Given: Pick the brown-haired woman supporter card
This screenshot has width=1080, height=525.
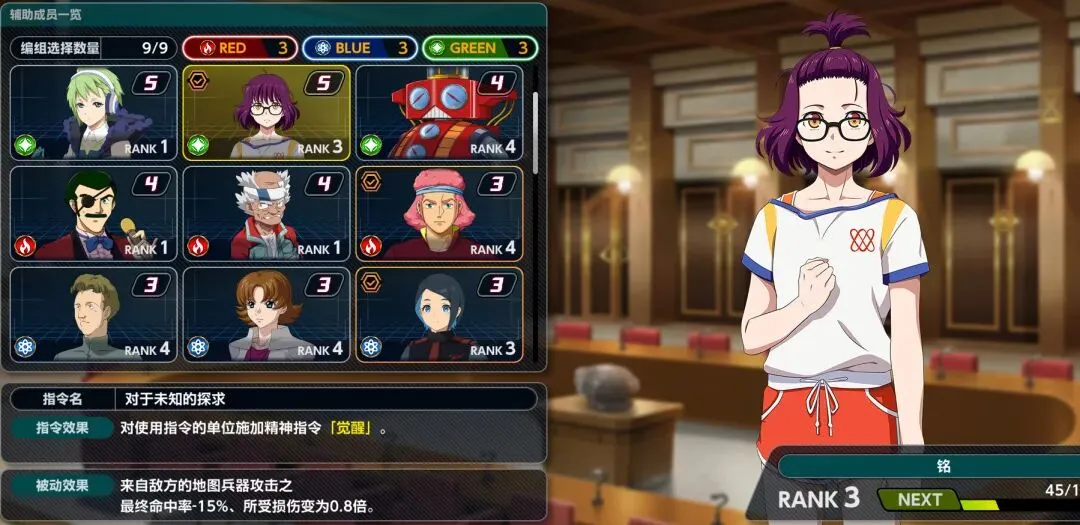Looking at the screenshot, I should click(266, 313).
